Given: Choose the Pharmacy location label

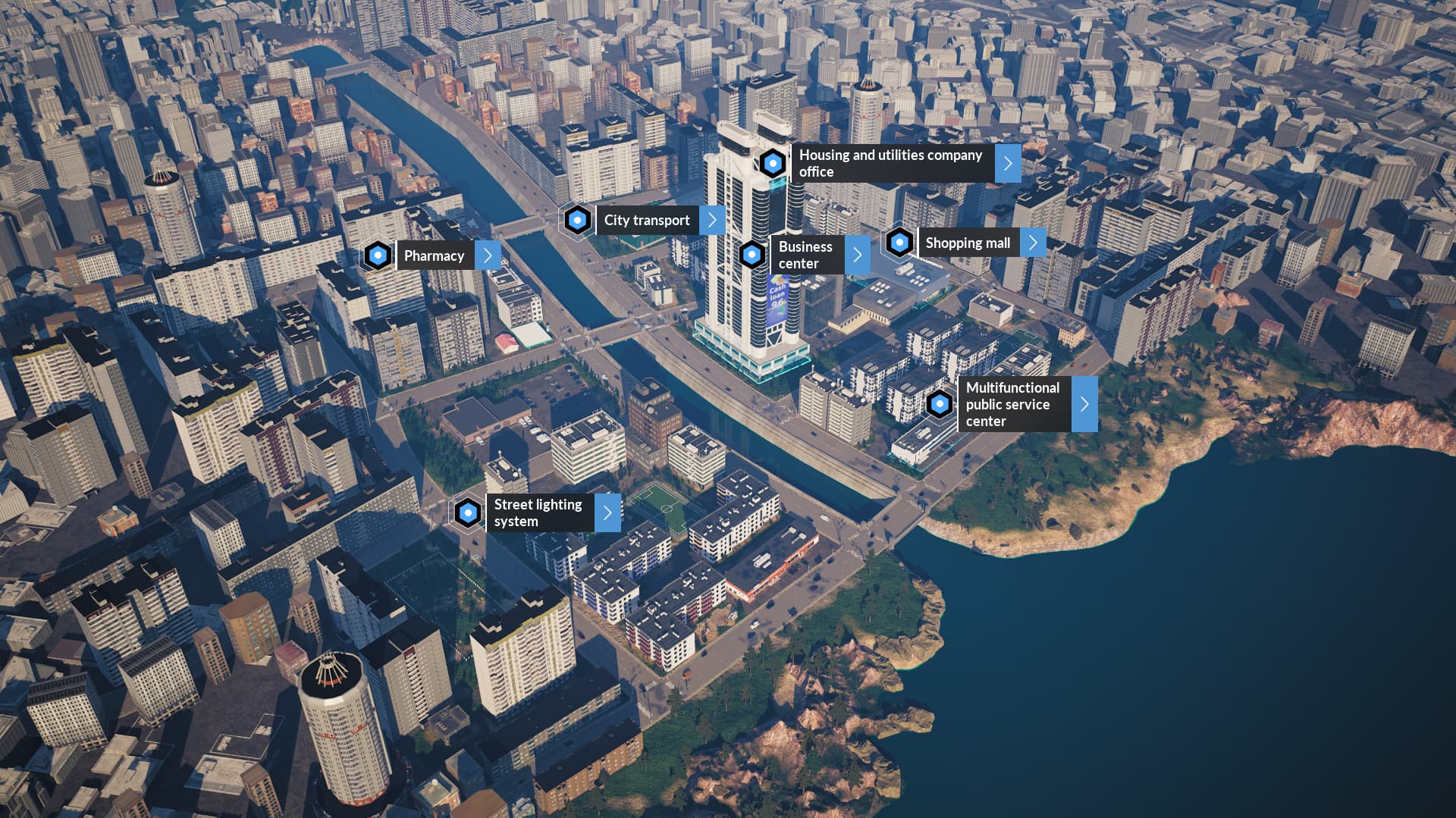Looking at the screenshot, I should [434, 255].
